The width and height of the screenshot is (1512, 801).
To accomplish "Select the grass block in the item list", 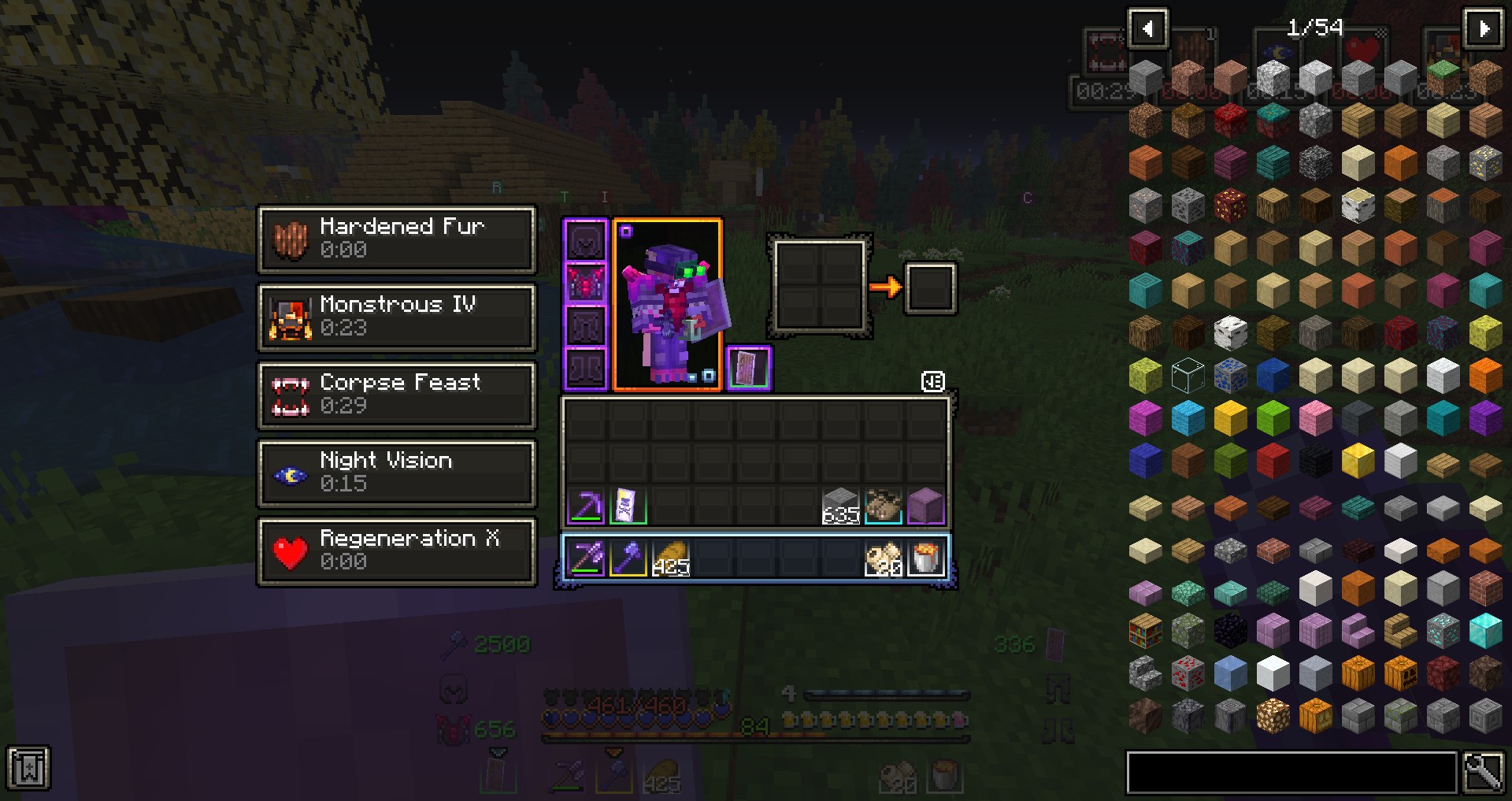I will click(x=1443, y=77).
